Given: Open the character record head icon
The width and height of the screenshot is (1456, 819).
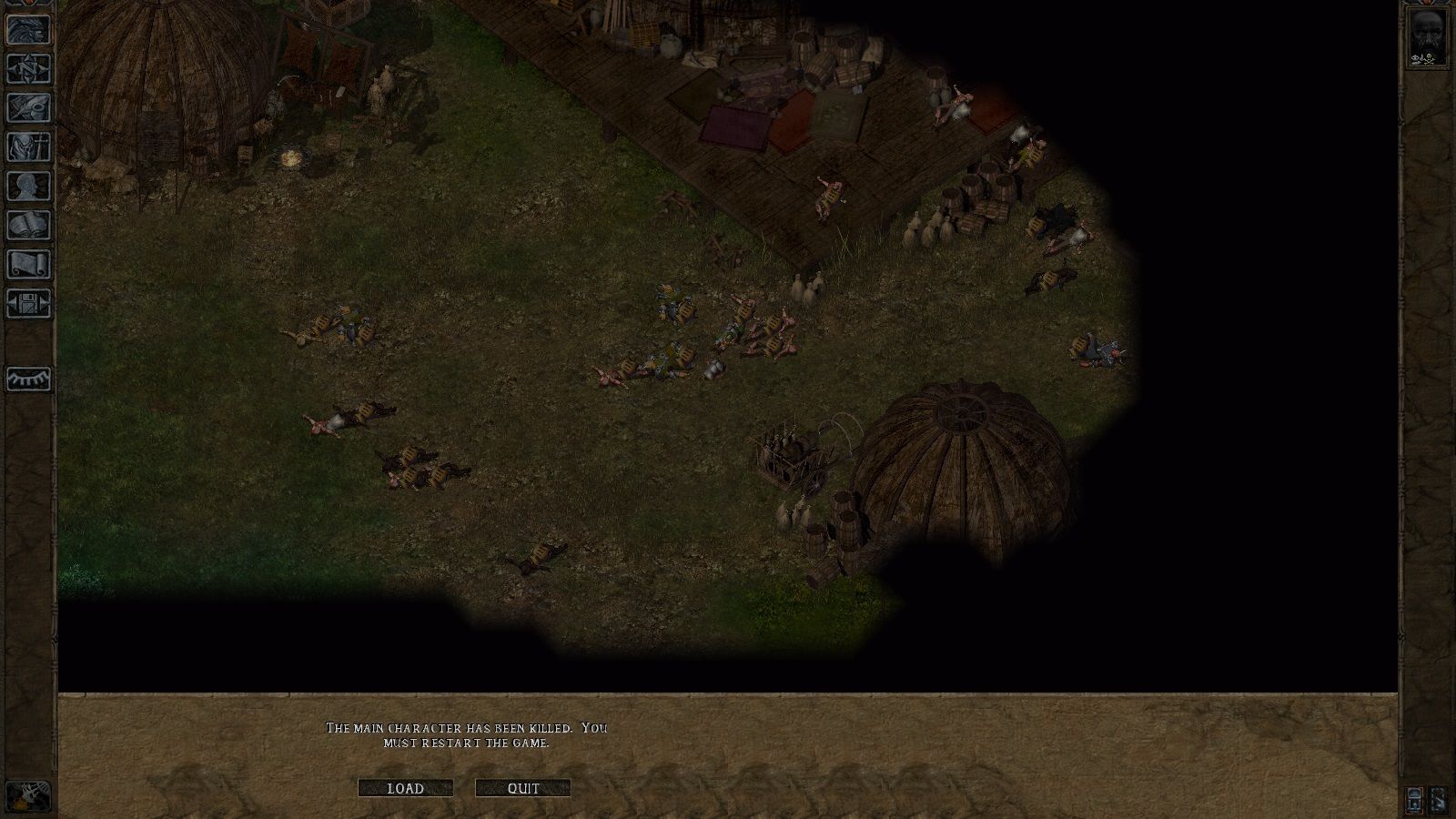Looking at the screenshot, I should point(26,187).
